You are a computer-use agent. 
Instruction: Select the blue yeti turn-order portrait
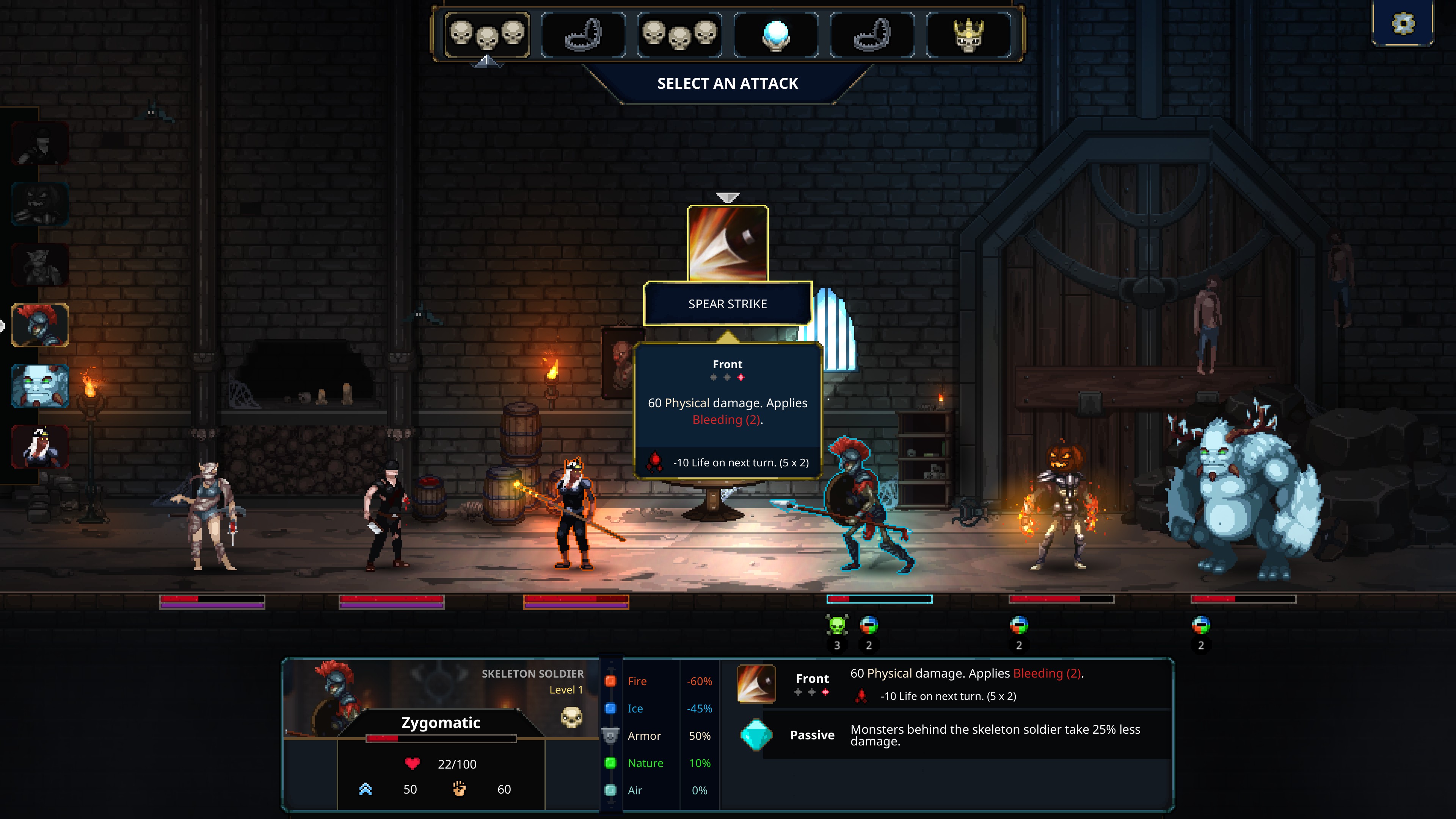click(40, 386)
